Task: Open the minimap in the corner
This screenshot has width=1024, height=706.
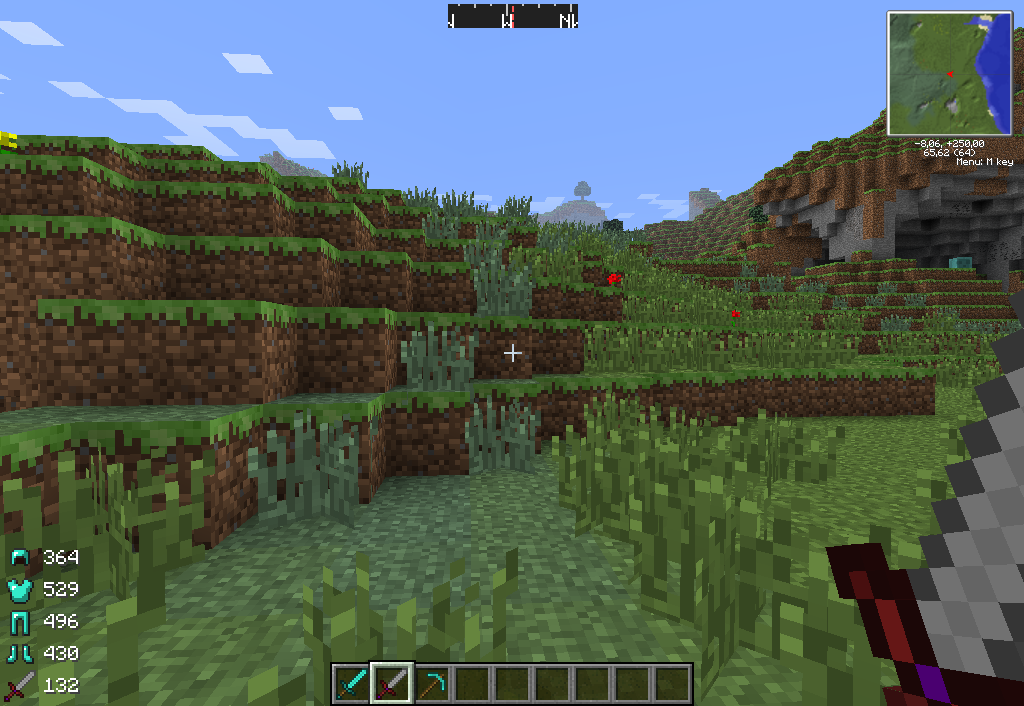Action: coord(949,73)
